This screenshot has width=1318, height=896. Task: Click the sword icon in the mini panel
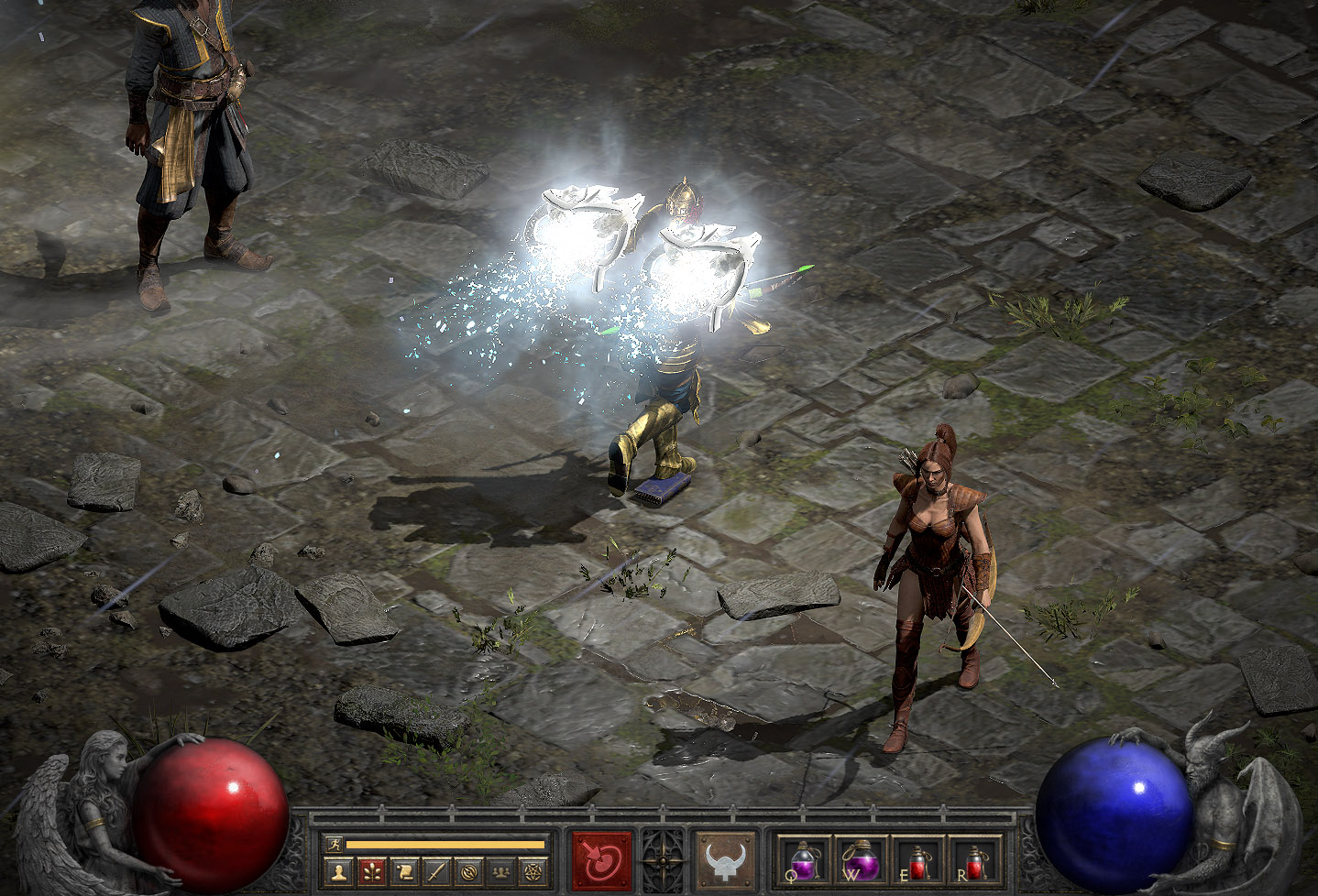[436, 870]
